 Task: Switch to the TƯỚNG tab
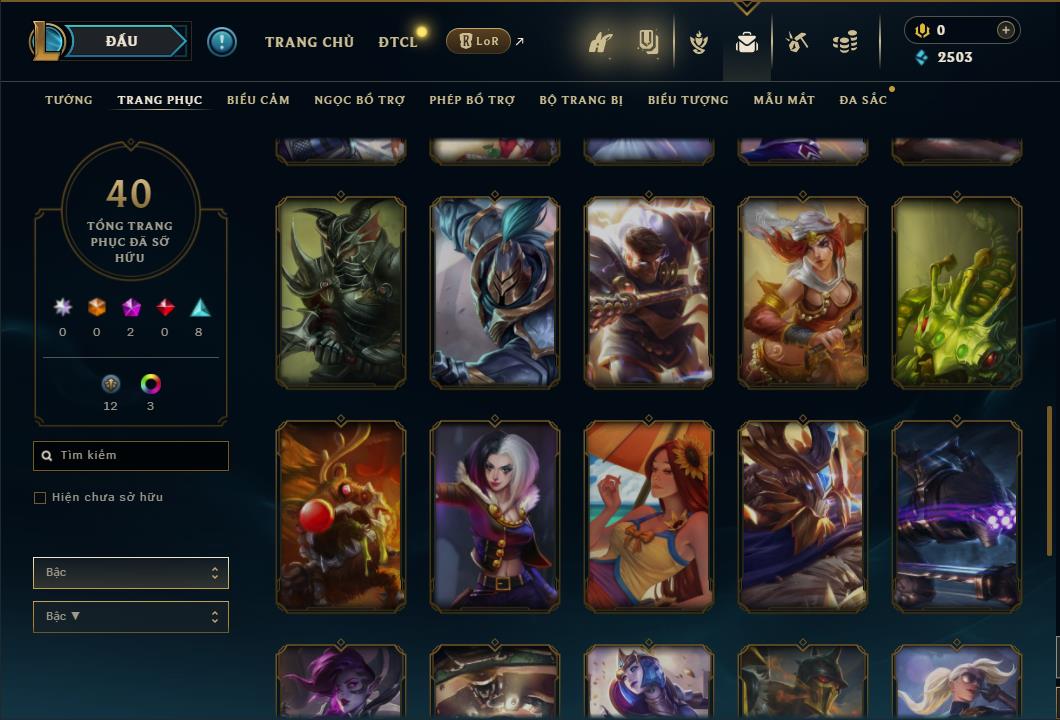point(69,100)
